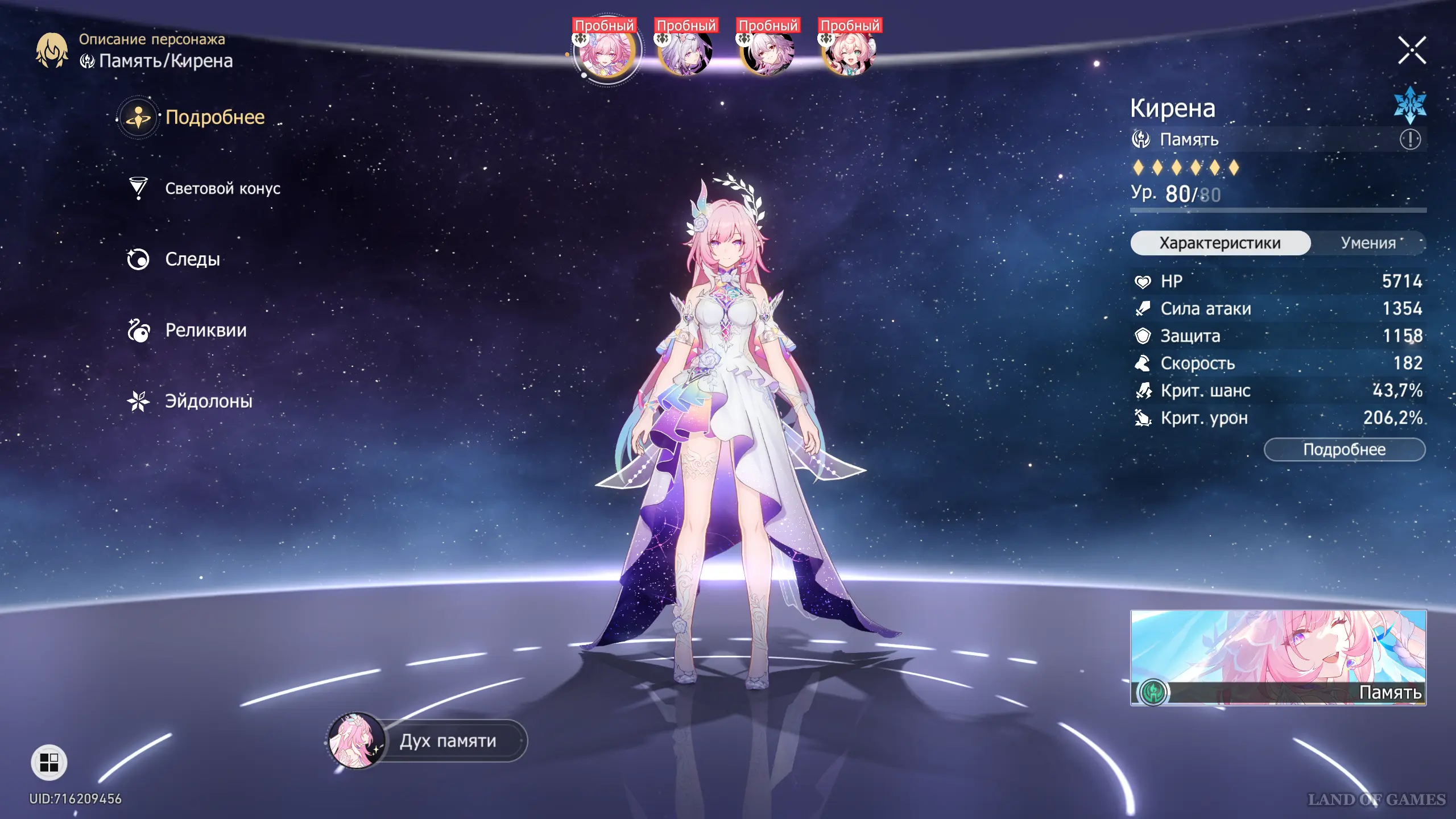Choose the second trial character portrait

pyautogui.click(x=686, y=52)
